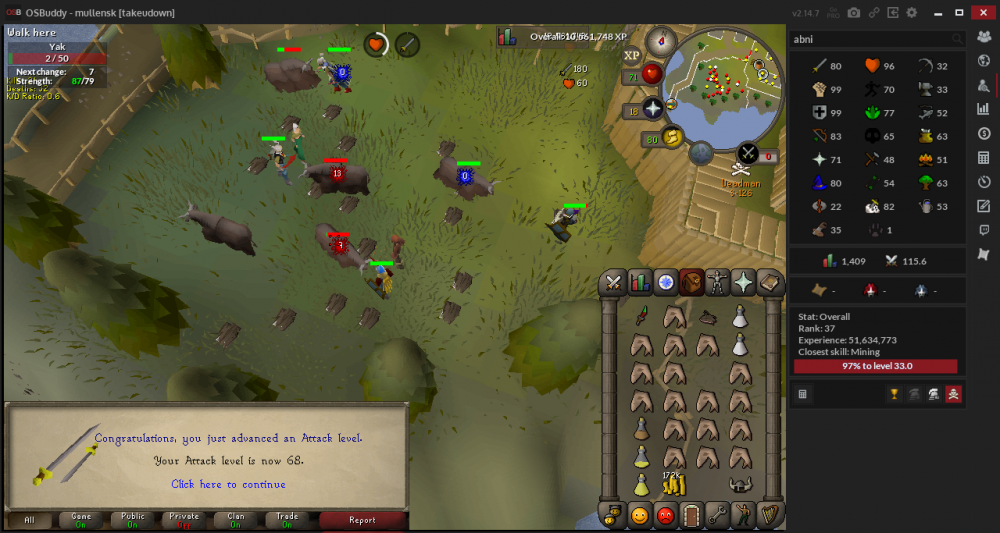
Task: Open the Settings tab with wrench icon
Action: [x=717, y=516]
